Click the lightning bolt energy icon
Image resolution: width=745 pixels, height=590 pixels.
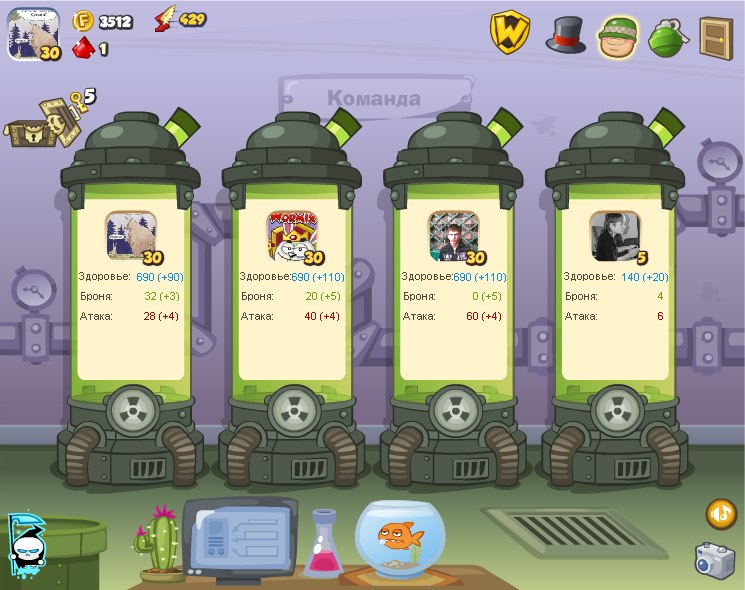165,20
